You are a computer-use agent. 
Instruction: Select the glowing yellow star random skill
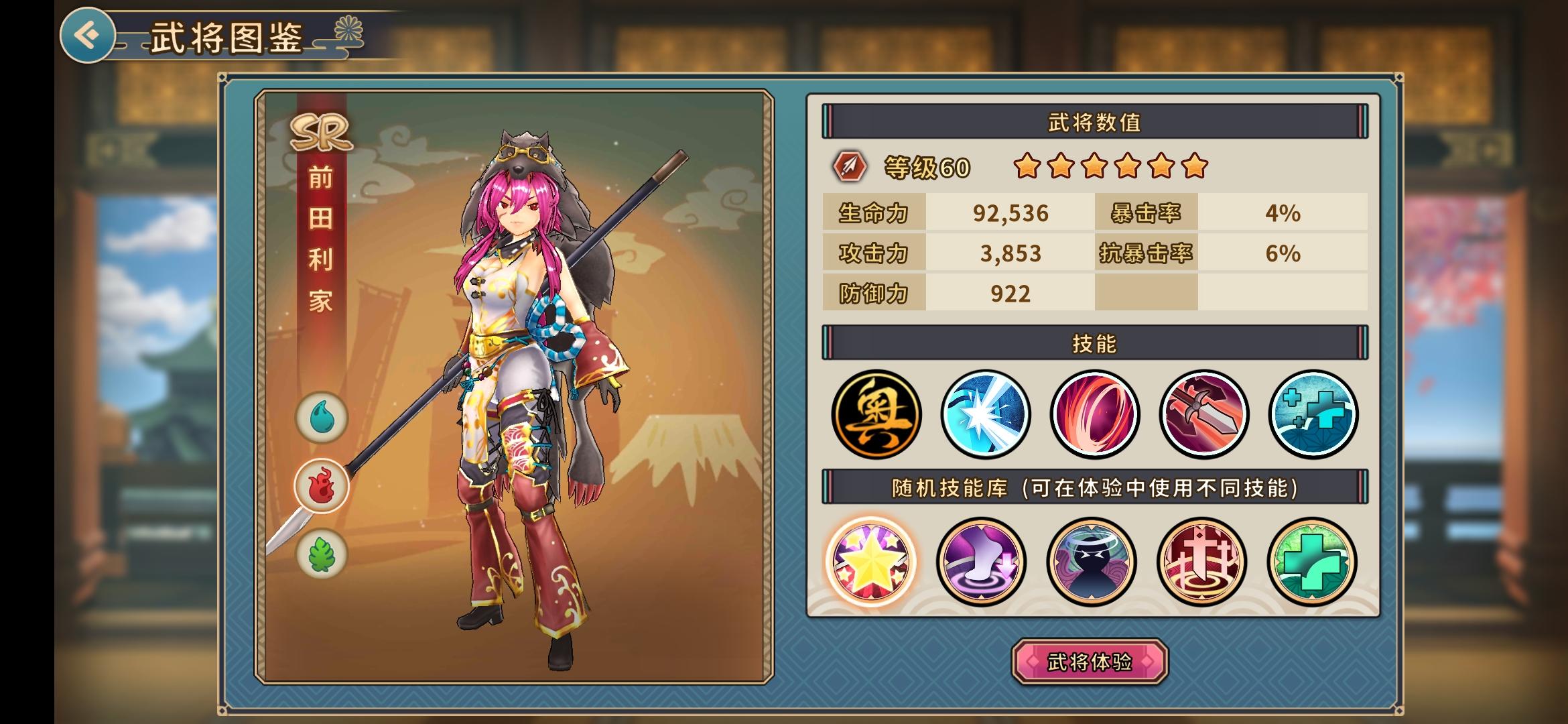pos(871,562)
